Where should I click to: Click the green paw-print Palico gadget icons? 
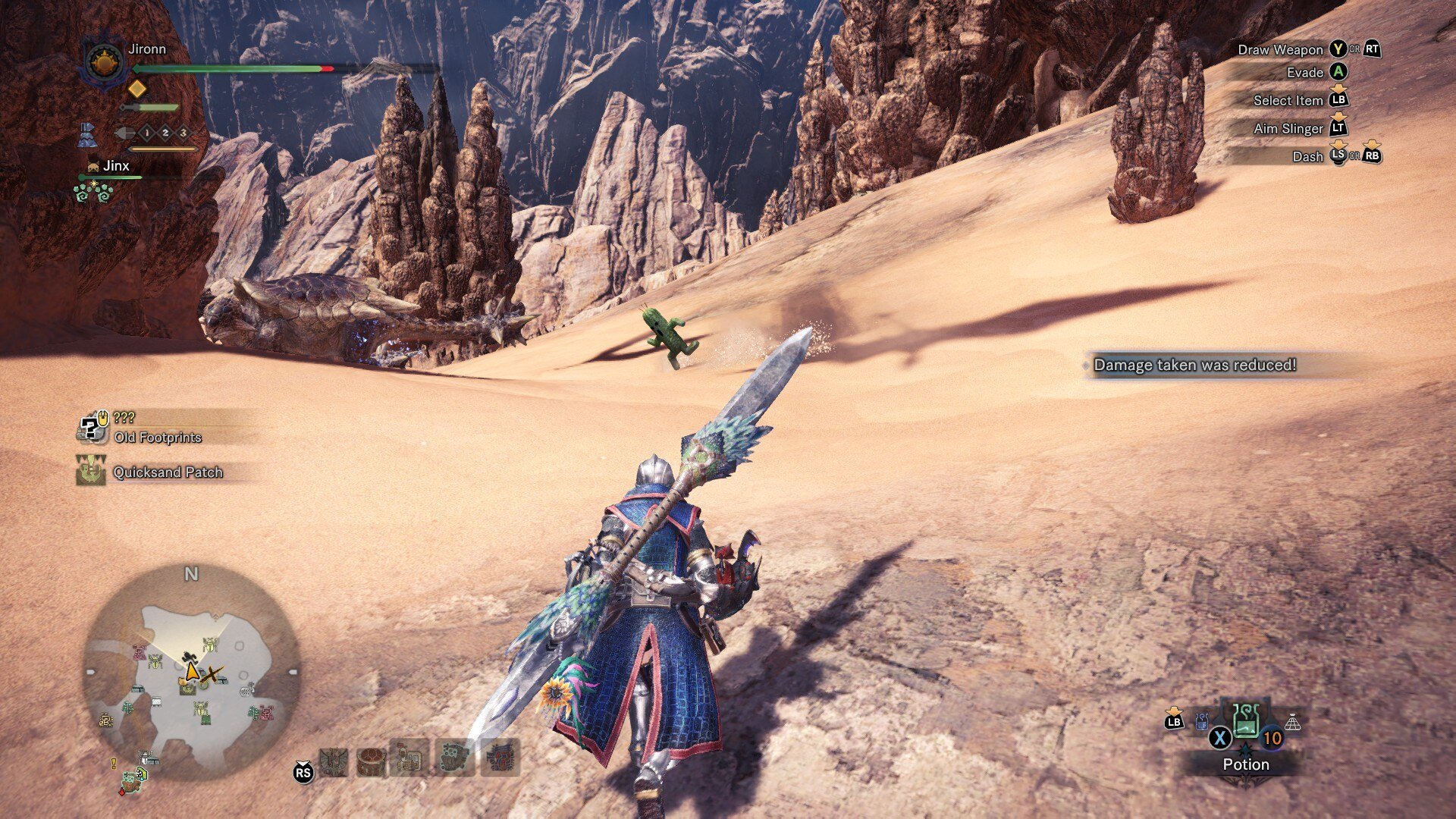click(x=93, y=192)
